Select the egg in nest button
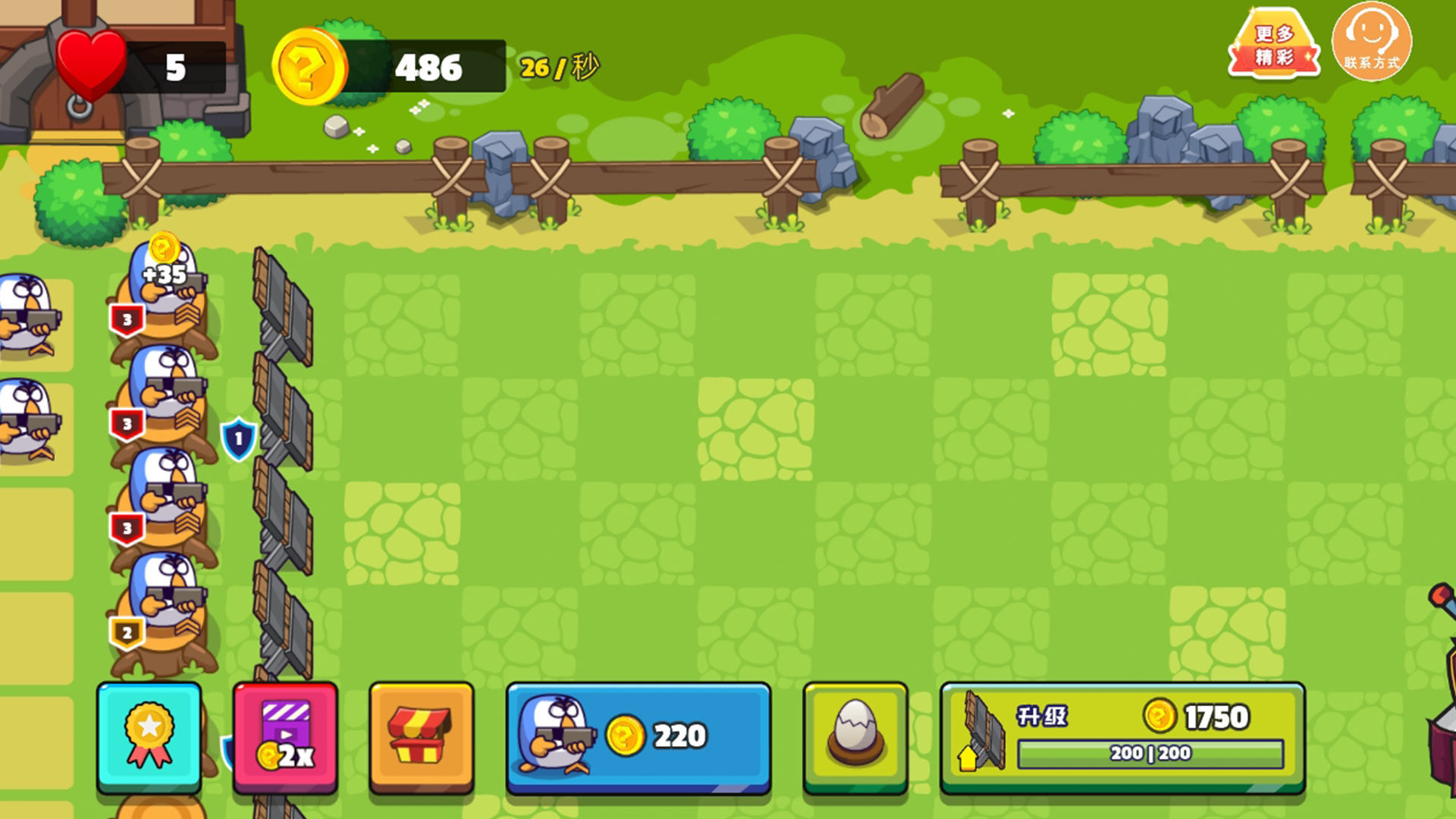The width and height of the screenshot is (1456, 819). point(855,736)
